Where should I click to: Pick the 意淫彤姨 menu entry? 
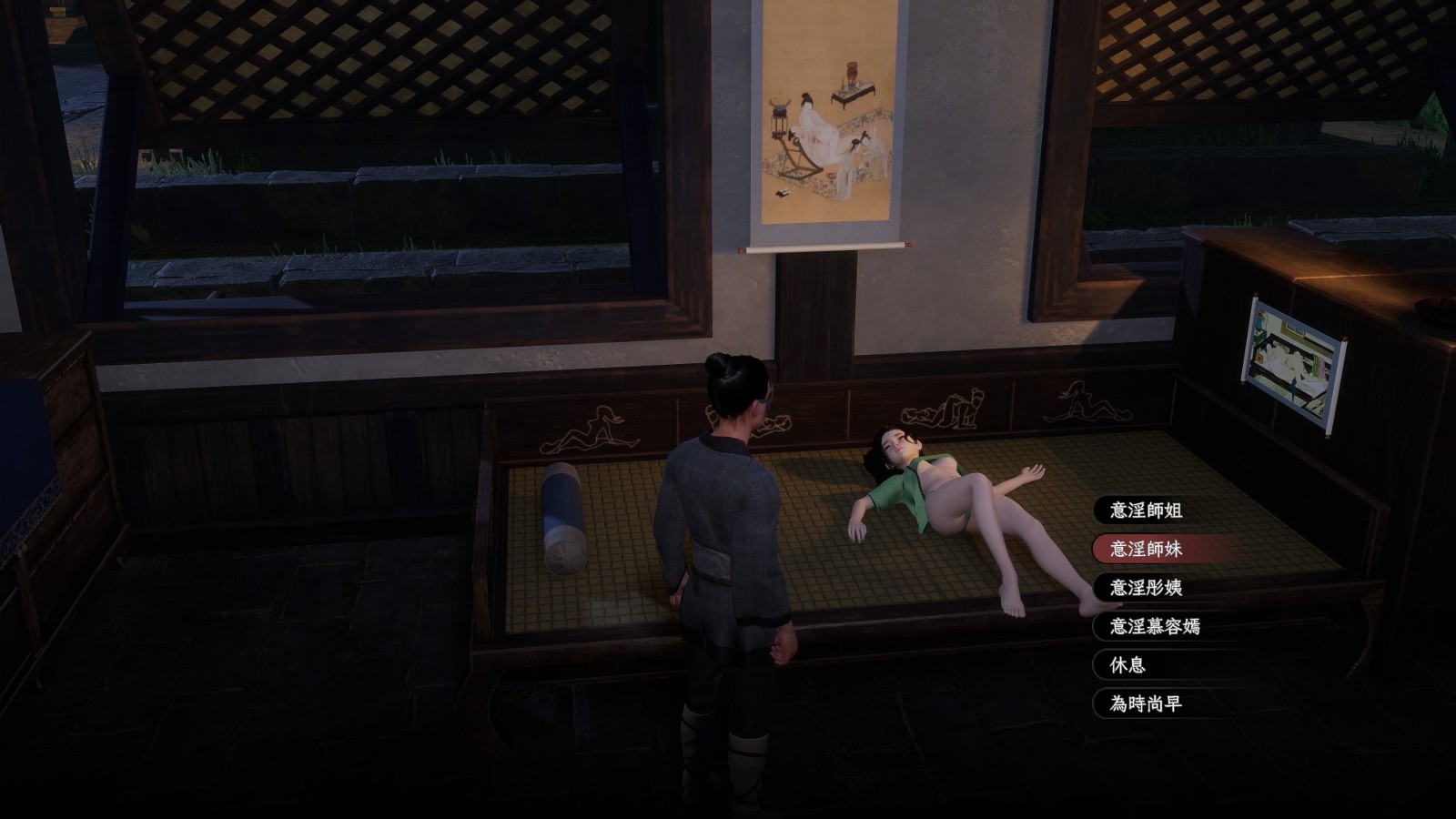[x=1146, y=588]
